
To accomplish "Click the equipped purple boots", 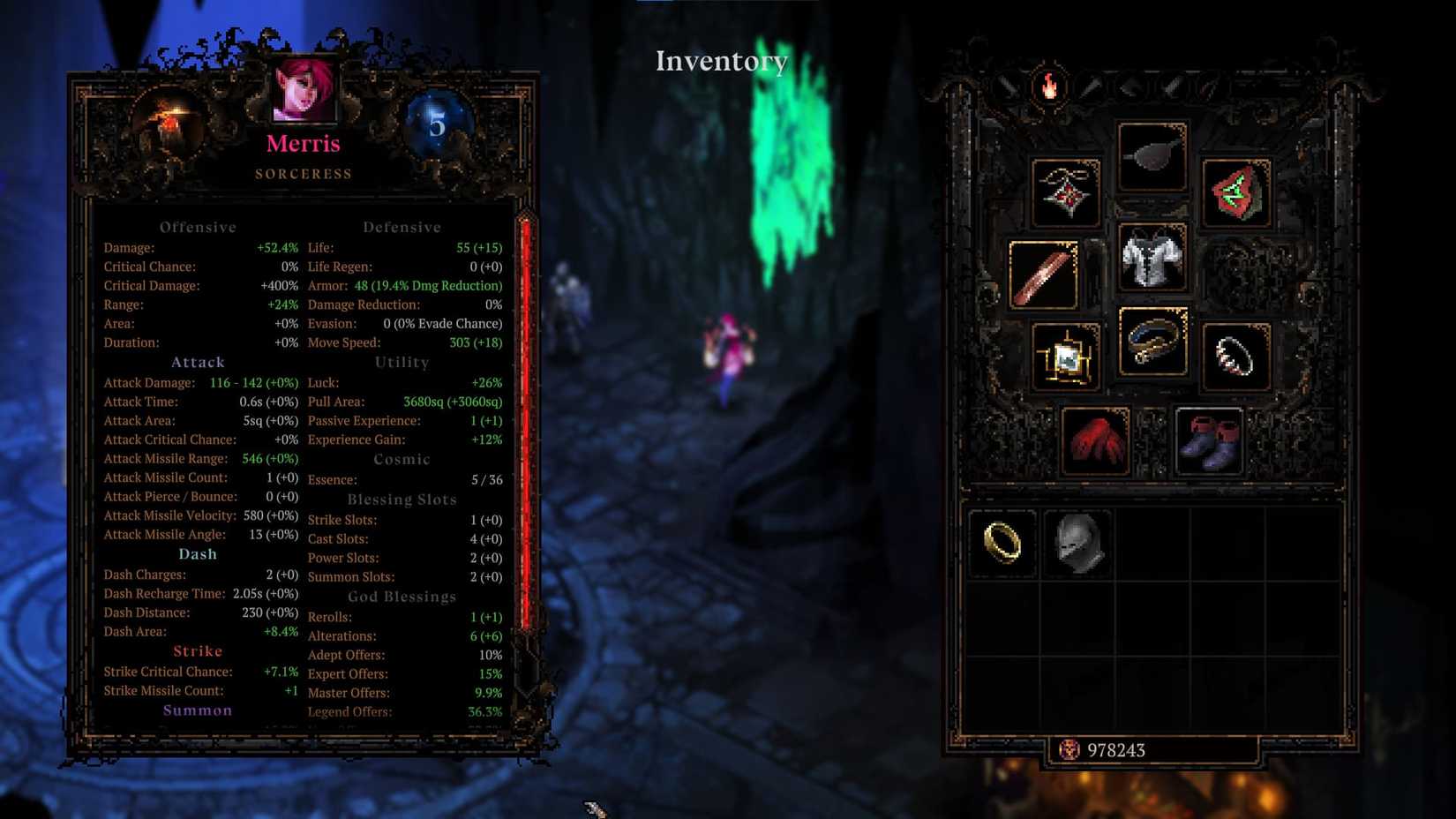I will pyautogui.click(x=1207, y=440).
